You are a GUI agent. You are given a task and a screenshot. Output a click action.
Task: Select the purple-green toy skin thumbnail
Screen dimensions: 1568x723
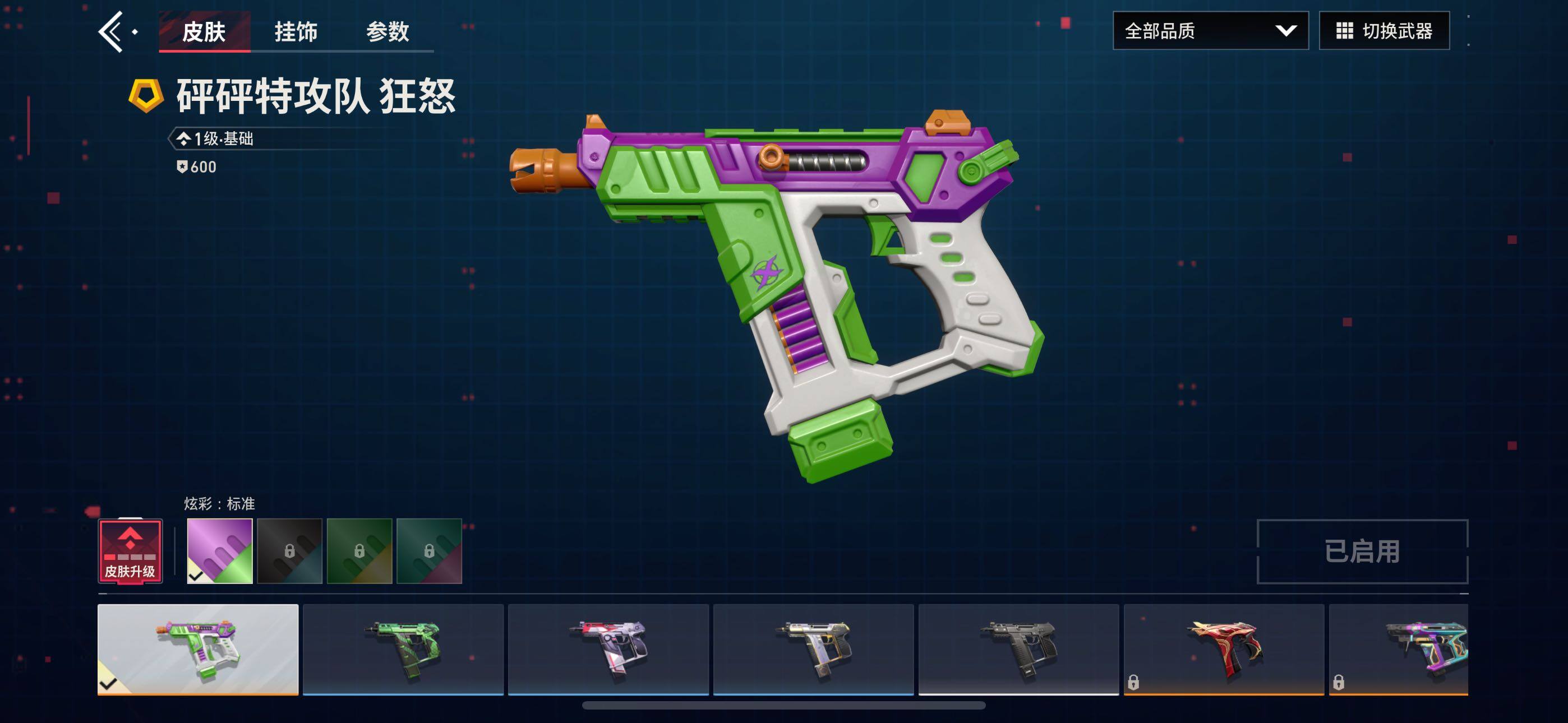[x=198, y=649]
